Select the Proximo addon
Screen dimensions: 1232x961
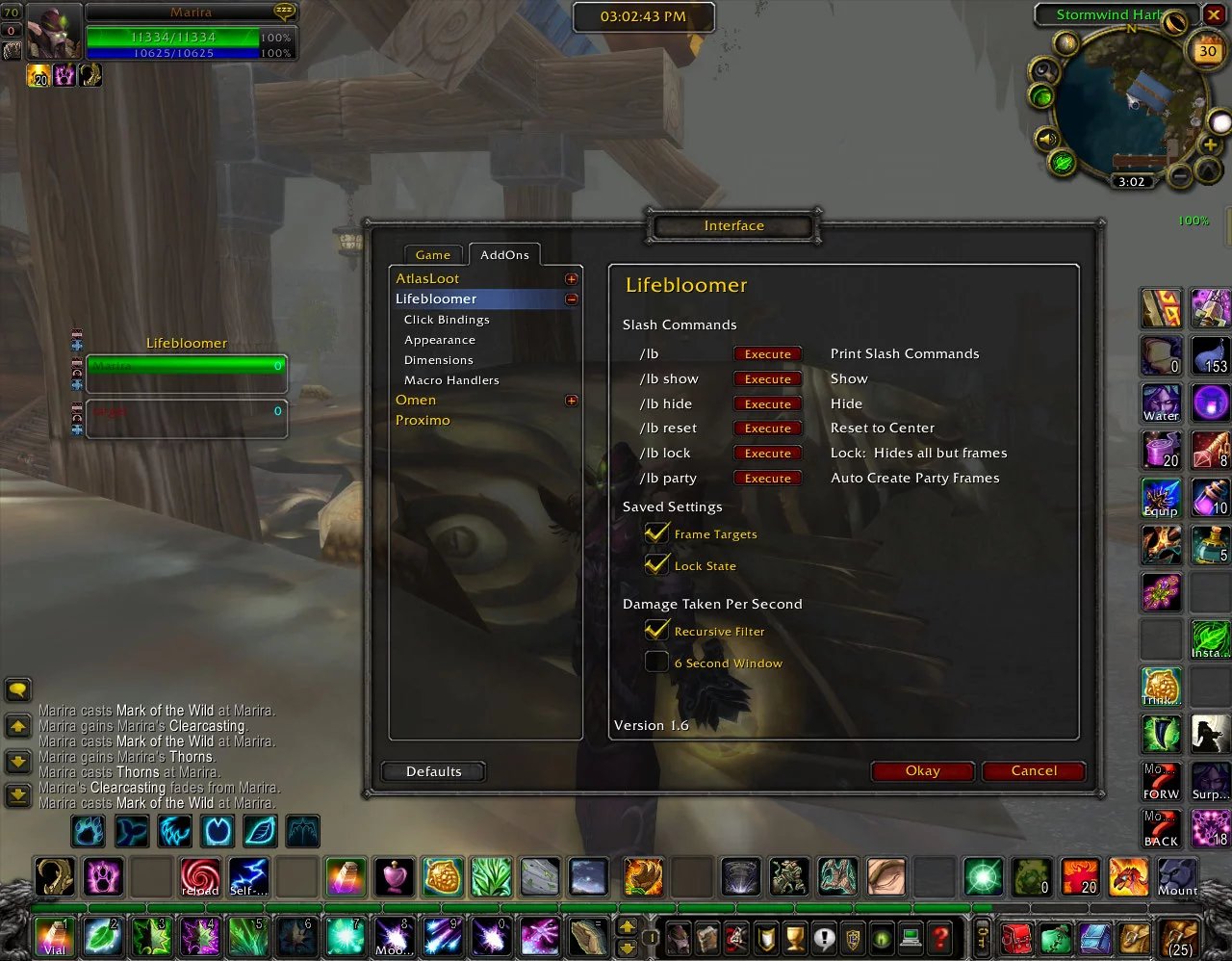point(423,420)
